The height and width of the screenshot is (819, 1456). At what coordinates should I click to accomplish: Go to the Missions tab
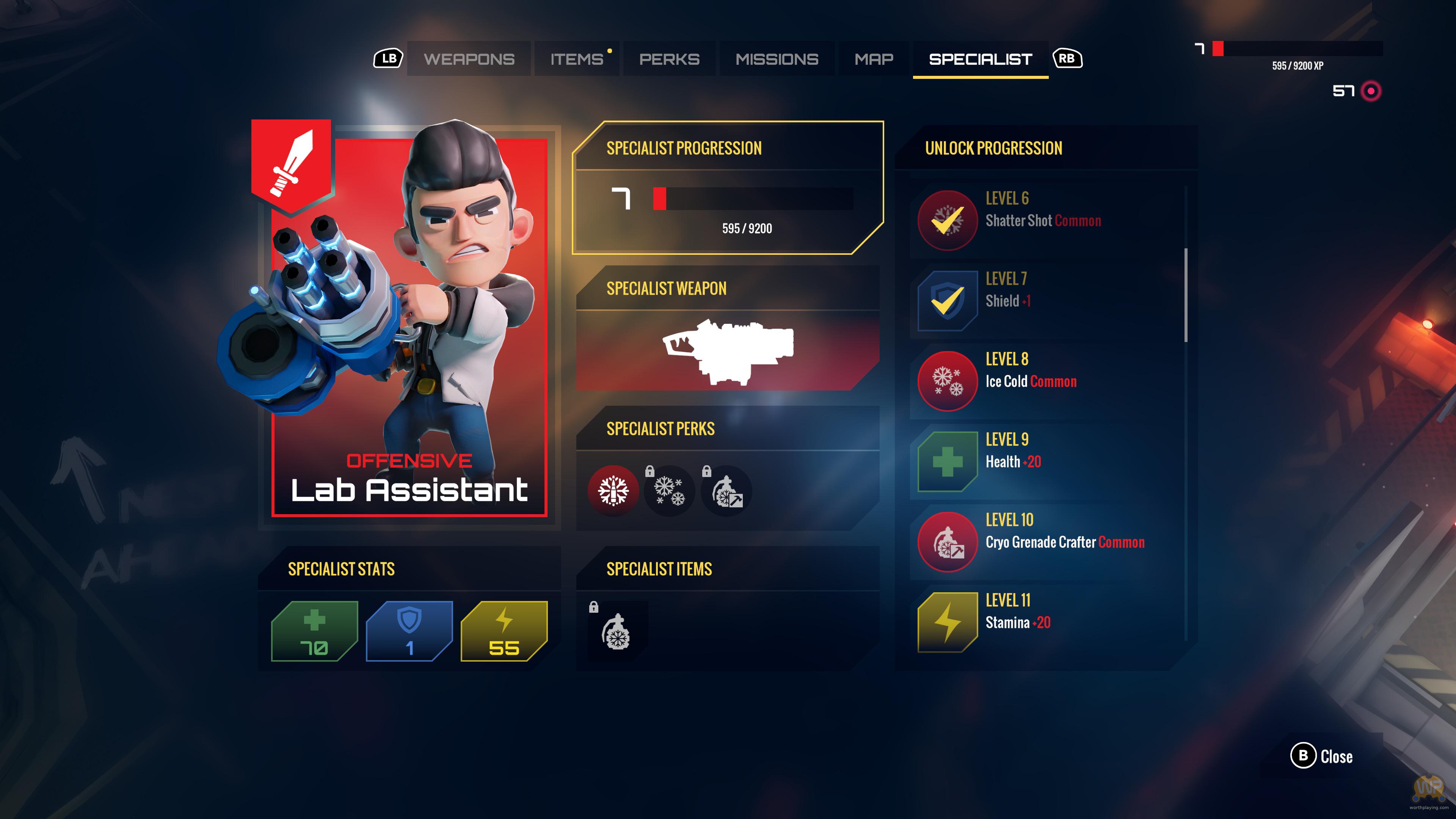point(777,59)
